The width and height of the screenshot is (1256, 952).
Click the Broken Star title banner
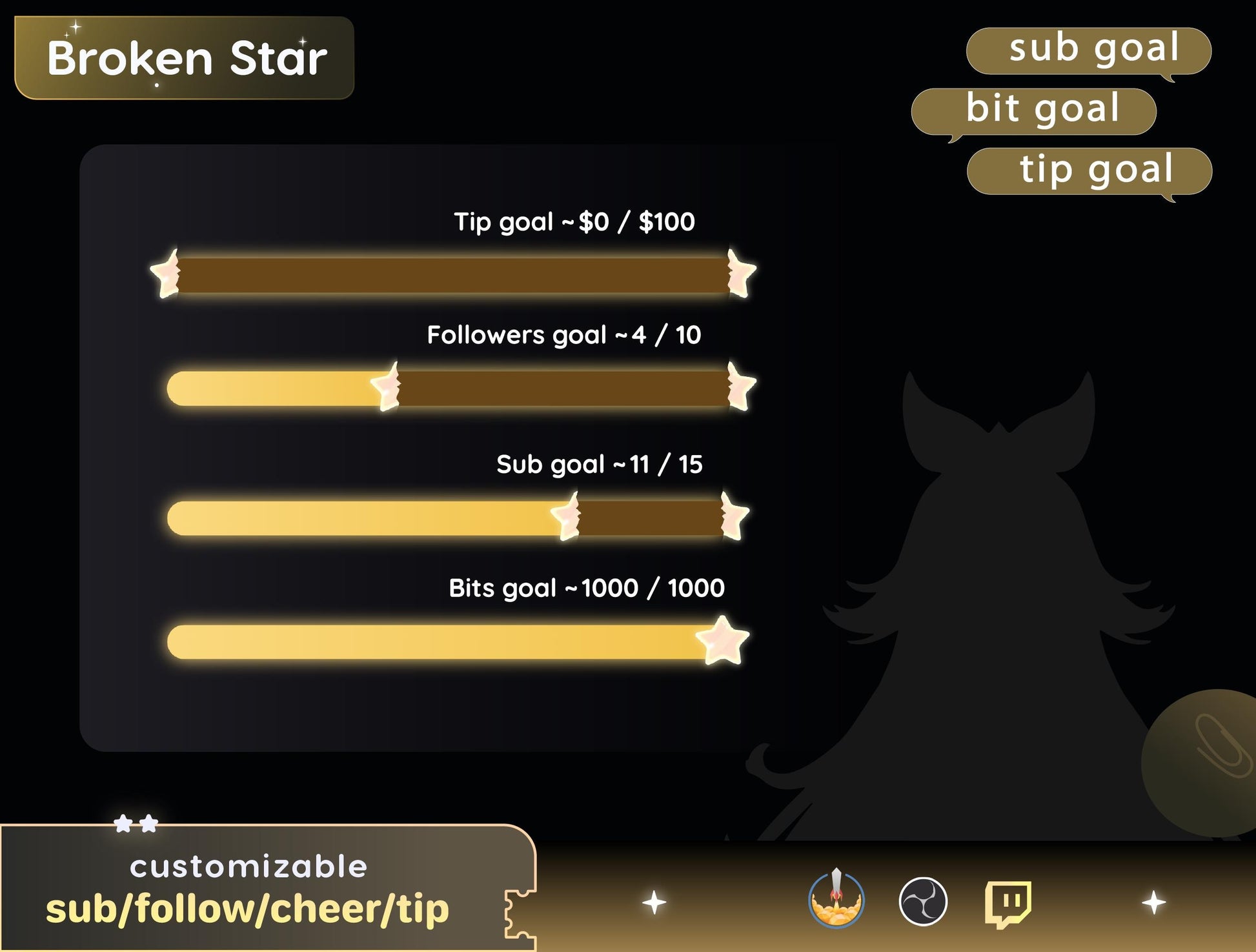coord(185,58)
